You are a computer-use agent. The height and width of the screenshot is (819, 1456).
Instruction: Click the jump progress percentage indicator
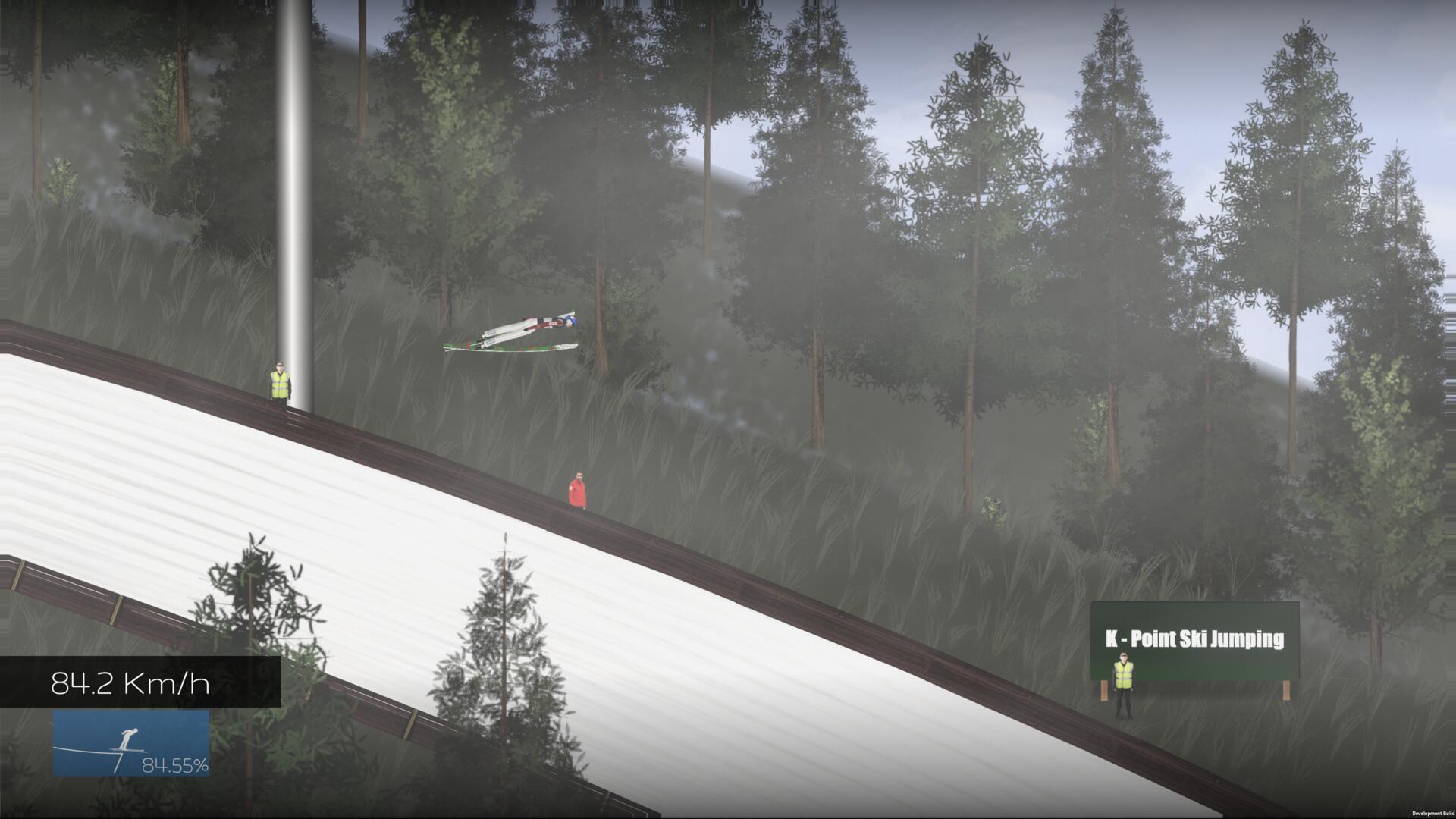175,766
